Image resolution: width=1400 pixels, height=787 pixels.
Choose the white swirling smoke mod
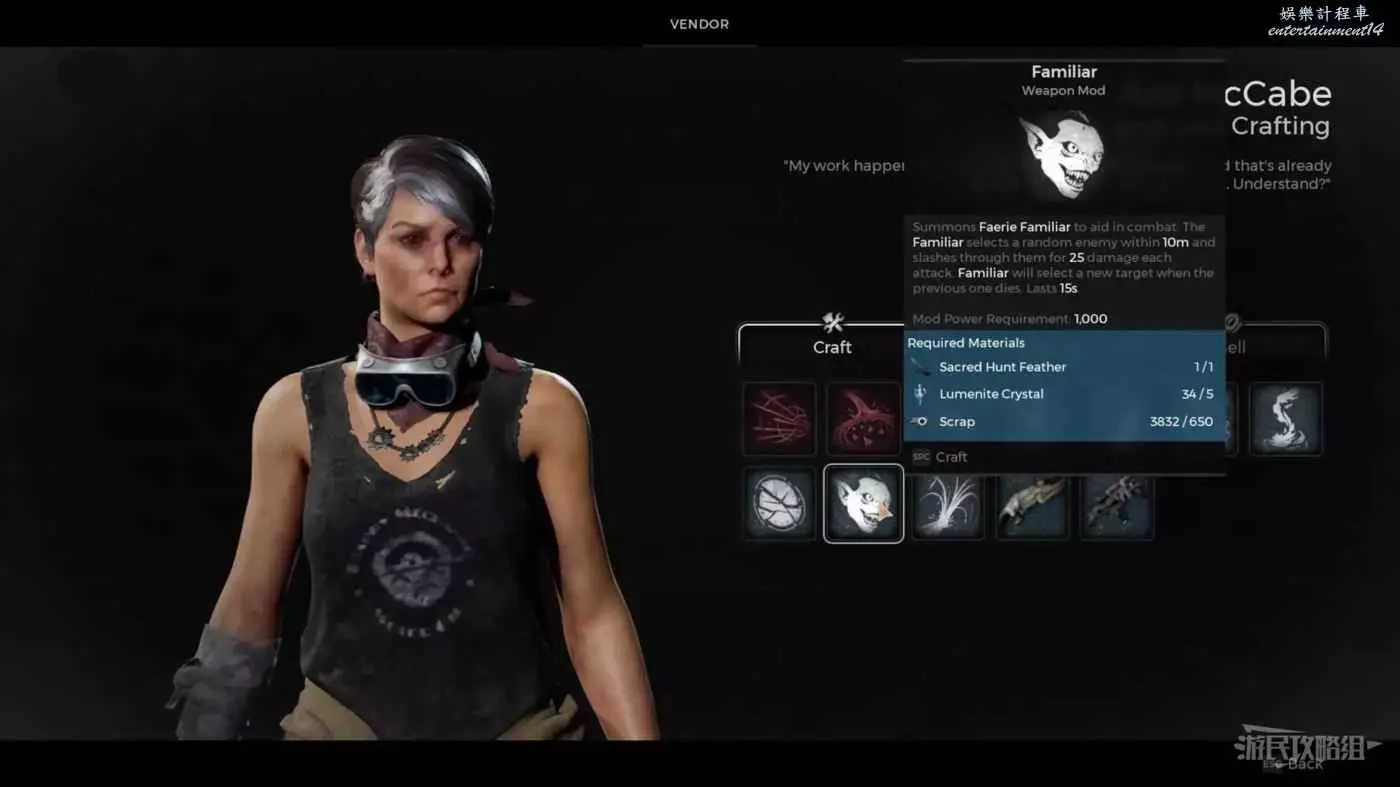pos(1285,418)
